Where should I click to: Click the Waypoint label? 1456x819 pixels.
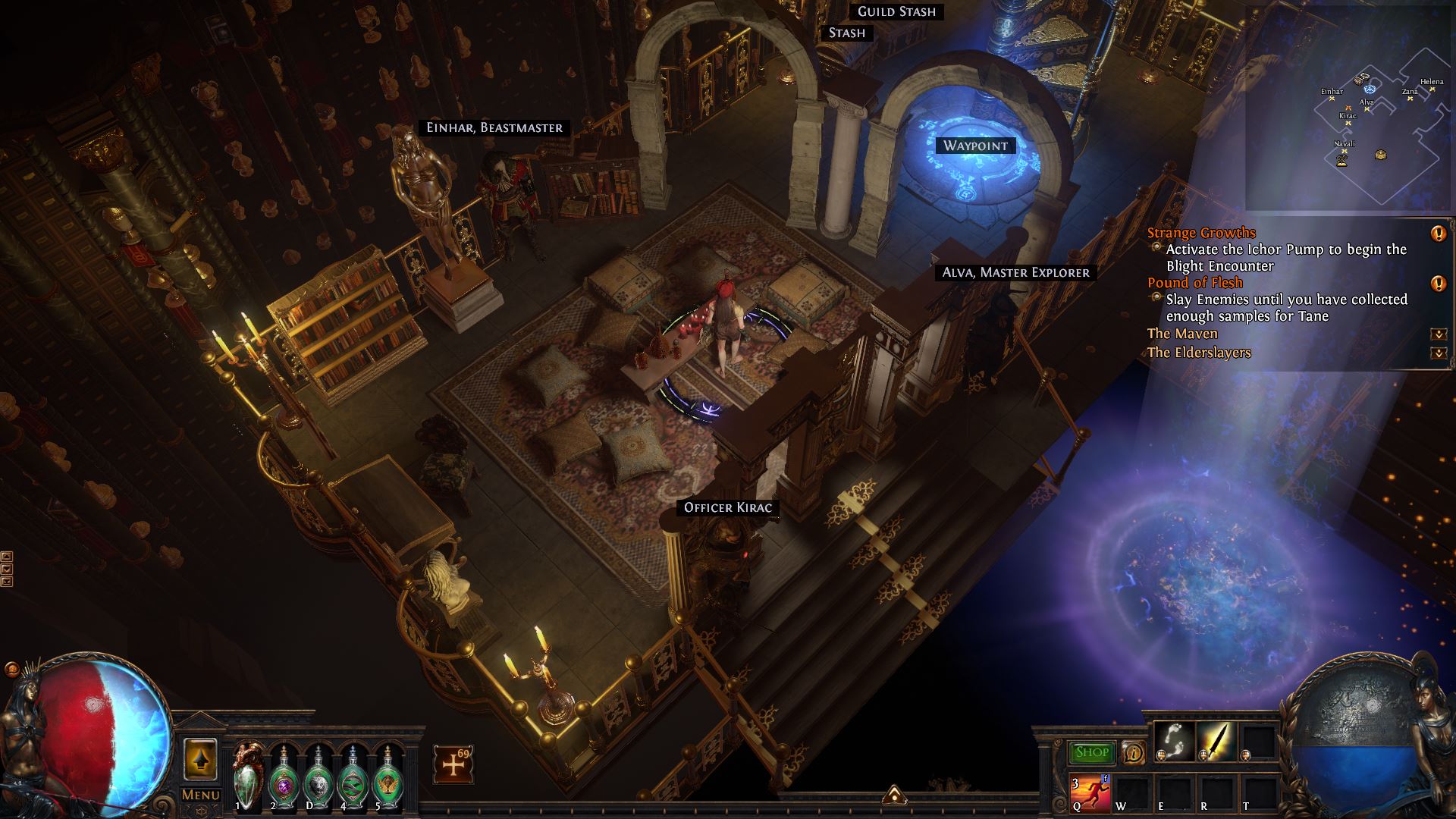click(x=975, y=146)
